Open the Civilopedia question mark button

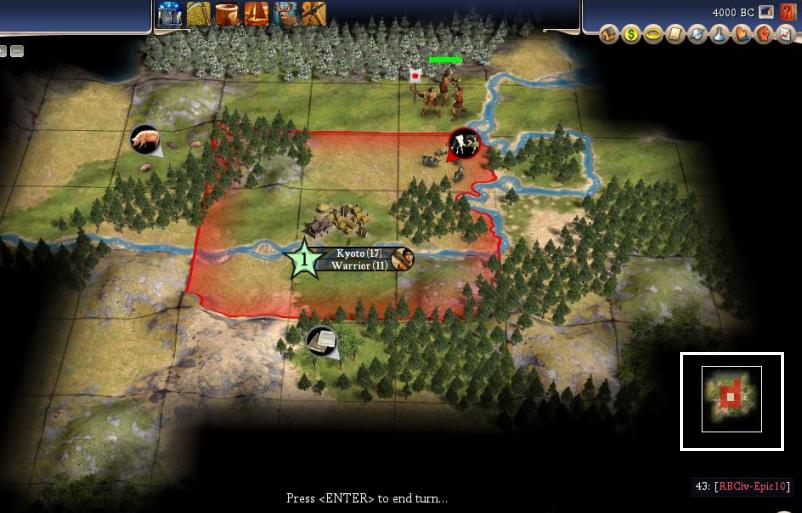pos(787,12)
